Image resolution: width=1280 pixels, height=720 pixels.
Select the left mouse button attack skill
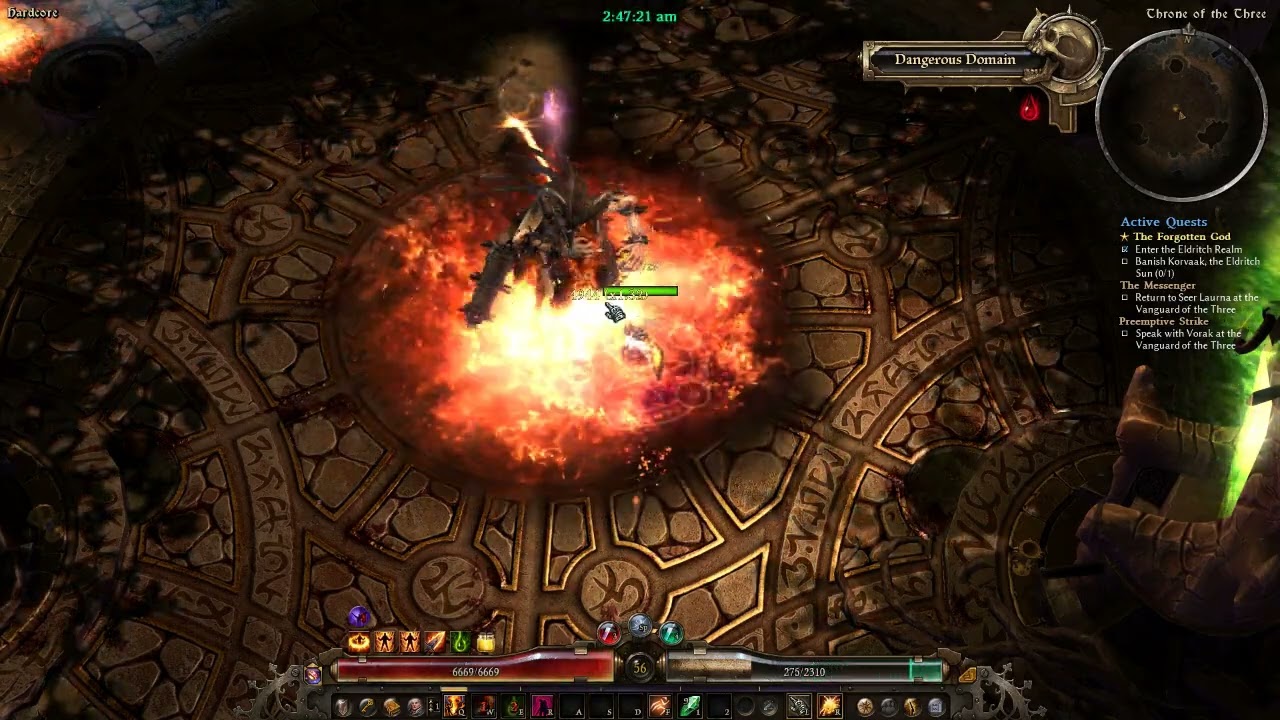(799, 707)
